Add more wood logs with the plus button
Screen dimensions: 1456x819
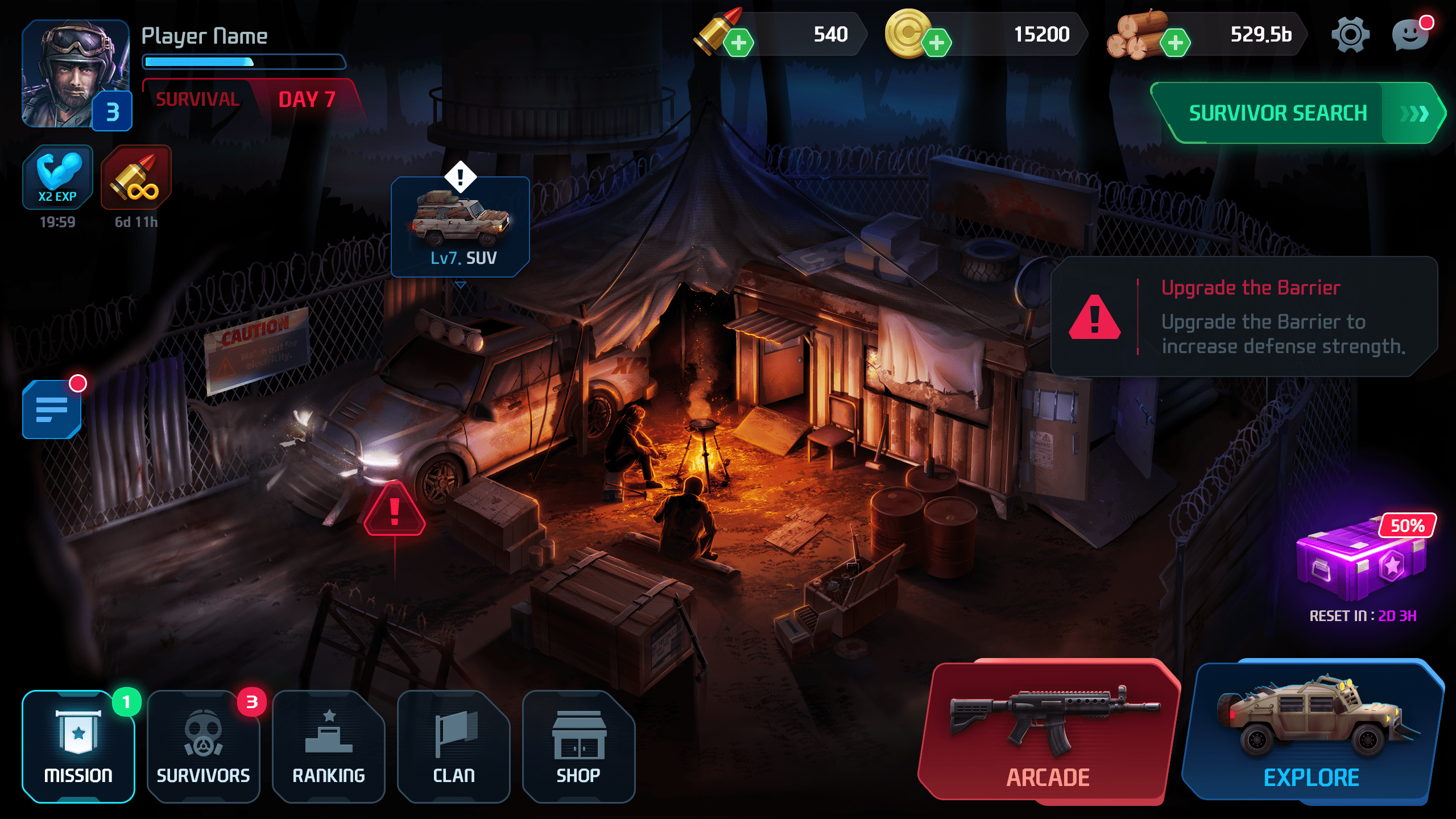pos(1175,43)
